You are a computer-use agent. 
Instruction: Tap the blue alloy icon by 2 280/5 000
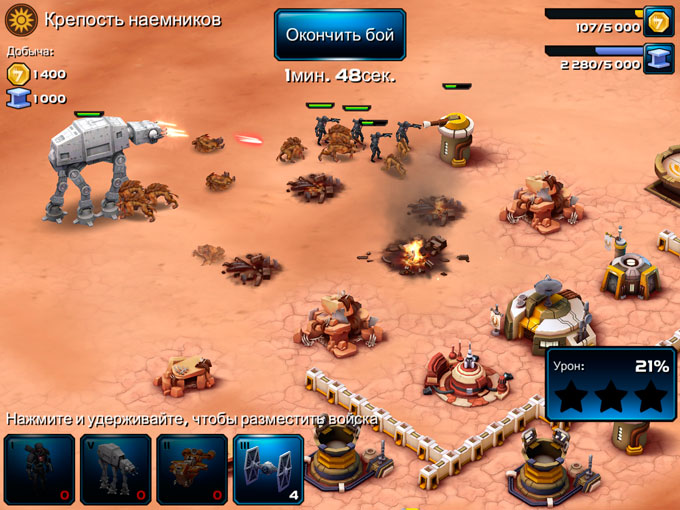point(658,58)
